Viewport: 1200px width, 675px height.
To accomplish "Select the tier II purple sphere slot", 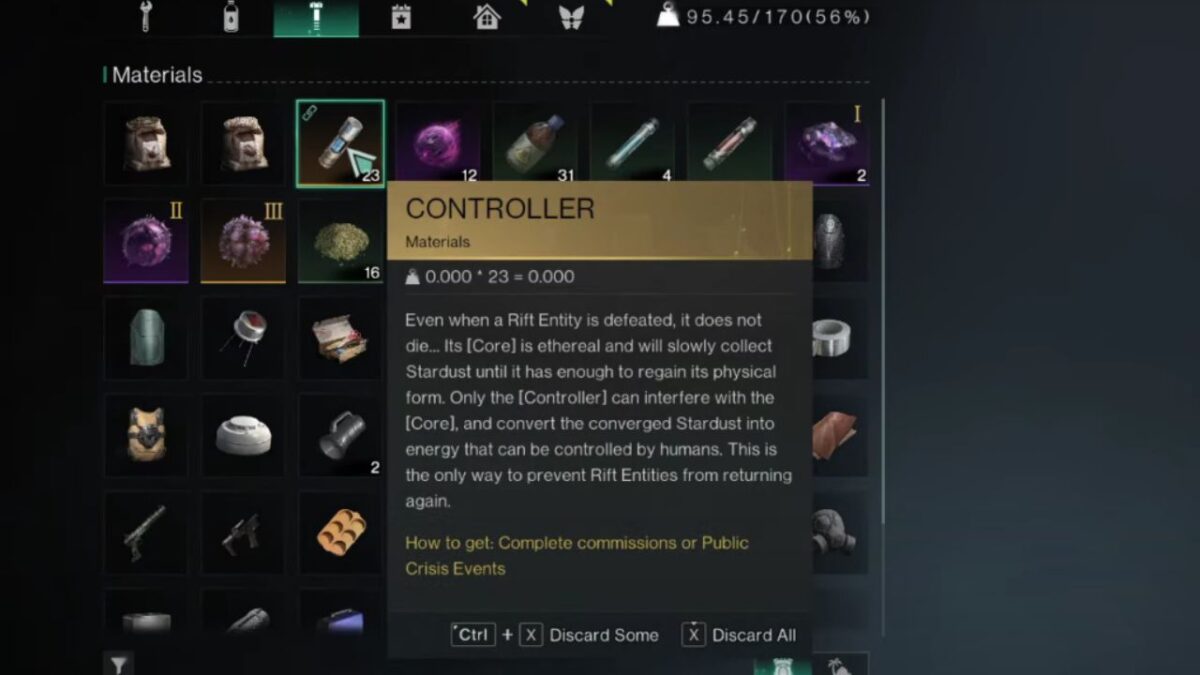I will [146, 240].
